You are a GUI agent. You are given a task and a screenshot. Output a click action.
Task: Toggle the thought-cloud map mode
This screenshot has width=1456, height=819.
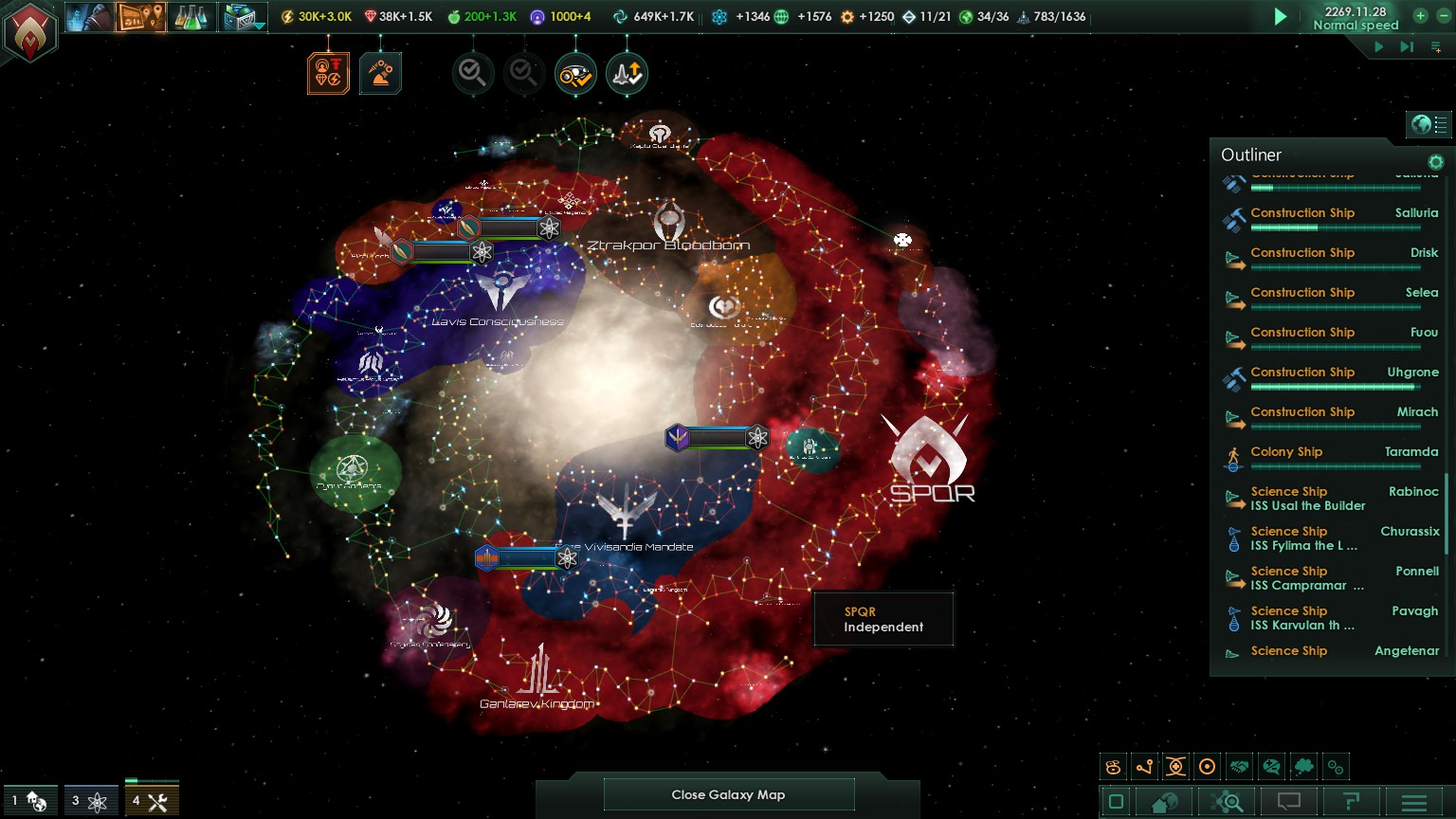(1303, 767)
